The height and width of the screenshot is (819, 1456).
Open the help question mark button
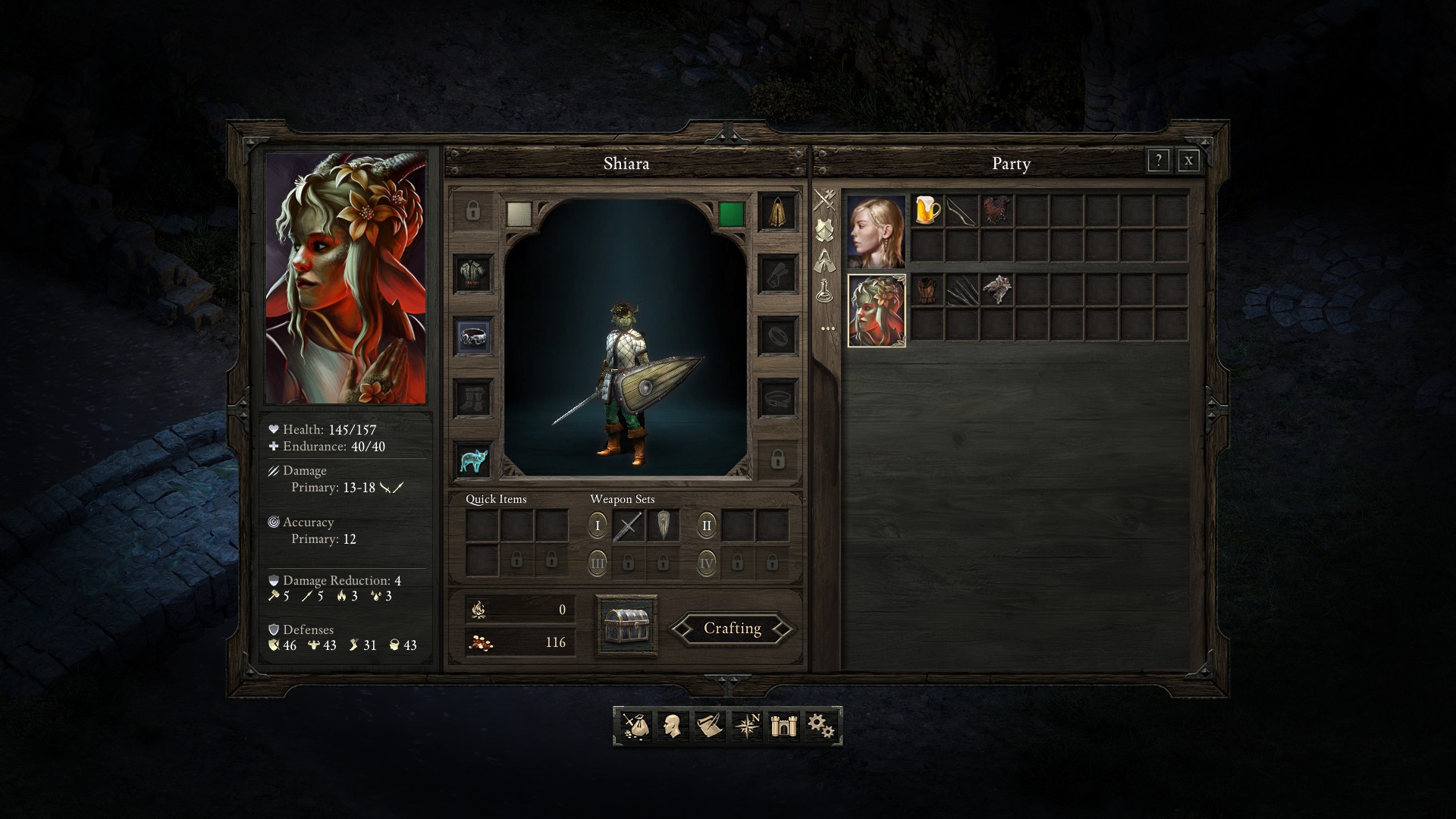(x=1158, y=161)
